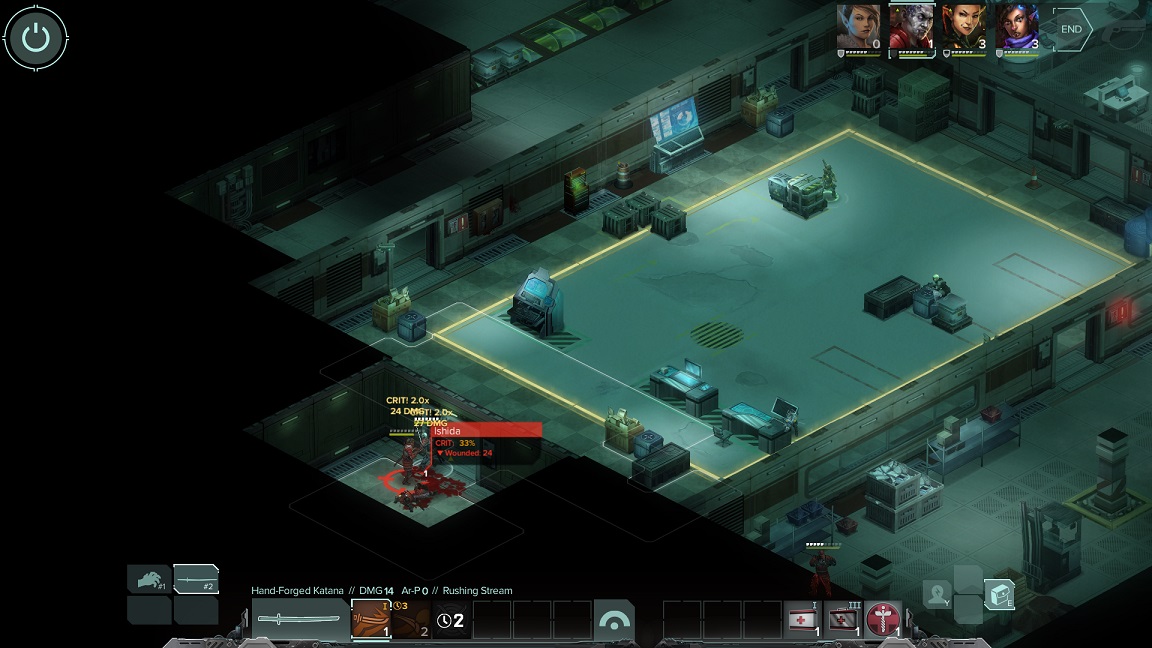
Task: Open the item bag inventory
Action: tap(999, 594)
